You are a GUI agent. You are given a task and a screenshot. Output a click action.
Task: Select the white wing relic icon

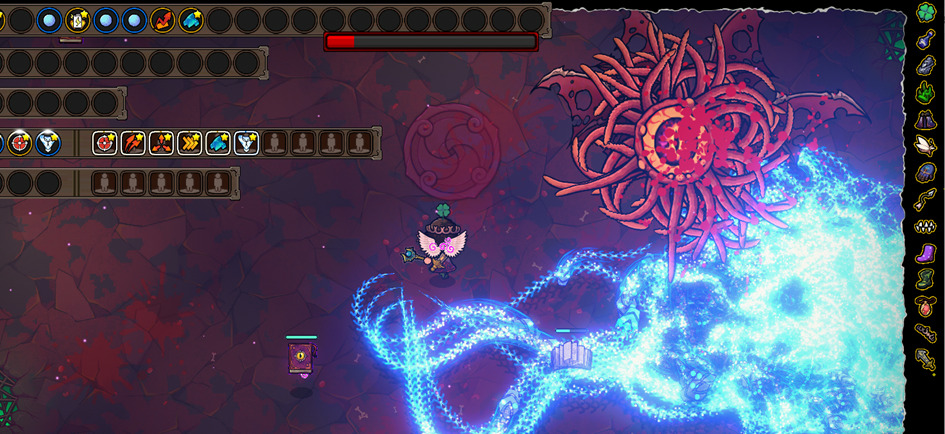tap(926, 146)
